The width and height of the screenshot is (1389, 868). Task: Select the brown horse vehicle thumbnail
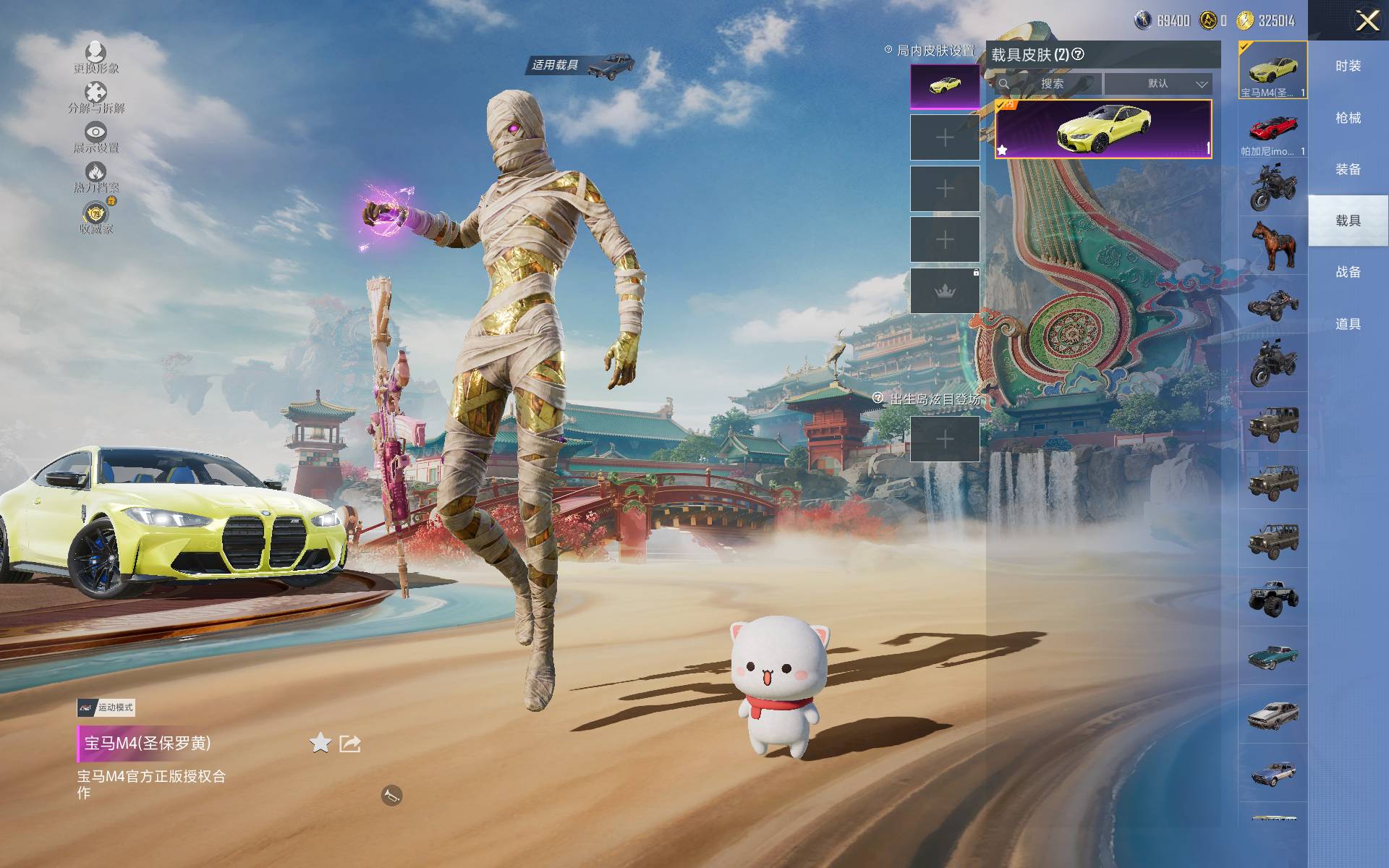point(1273,244)
